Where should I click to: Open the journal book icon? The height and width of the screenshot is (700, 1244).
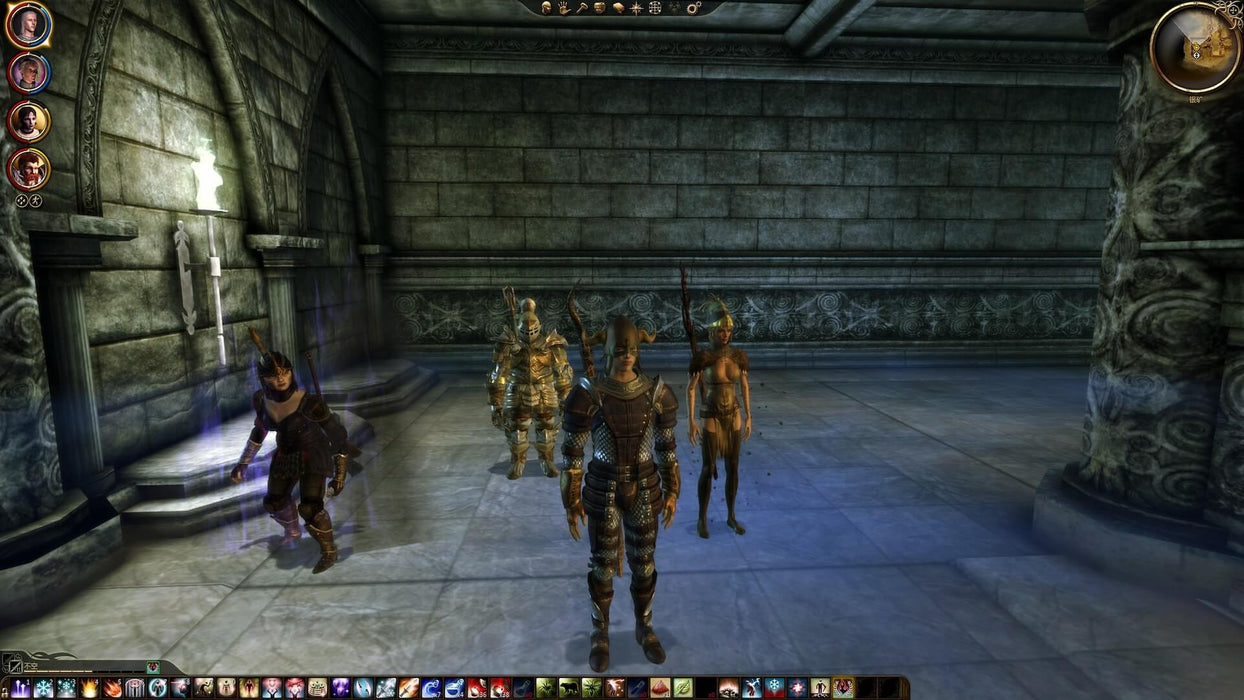(x=618, y=8)
